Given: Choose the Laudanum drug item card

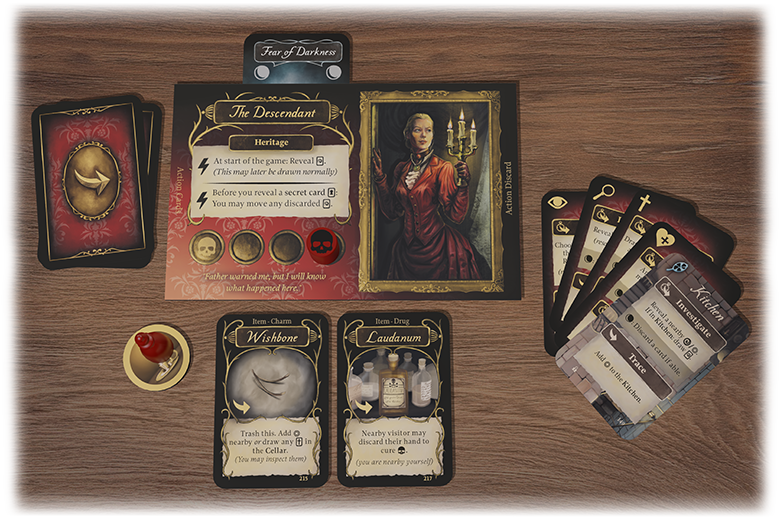Looking at the screenshot, I should click(x=393, y=400).
